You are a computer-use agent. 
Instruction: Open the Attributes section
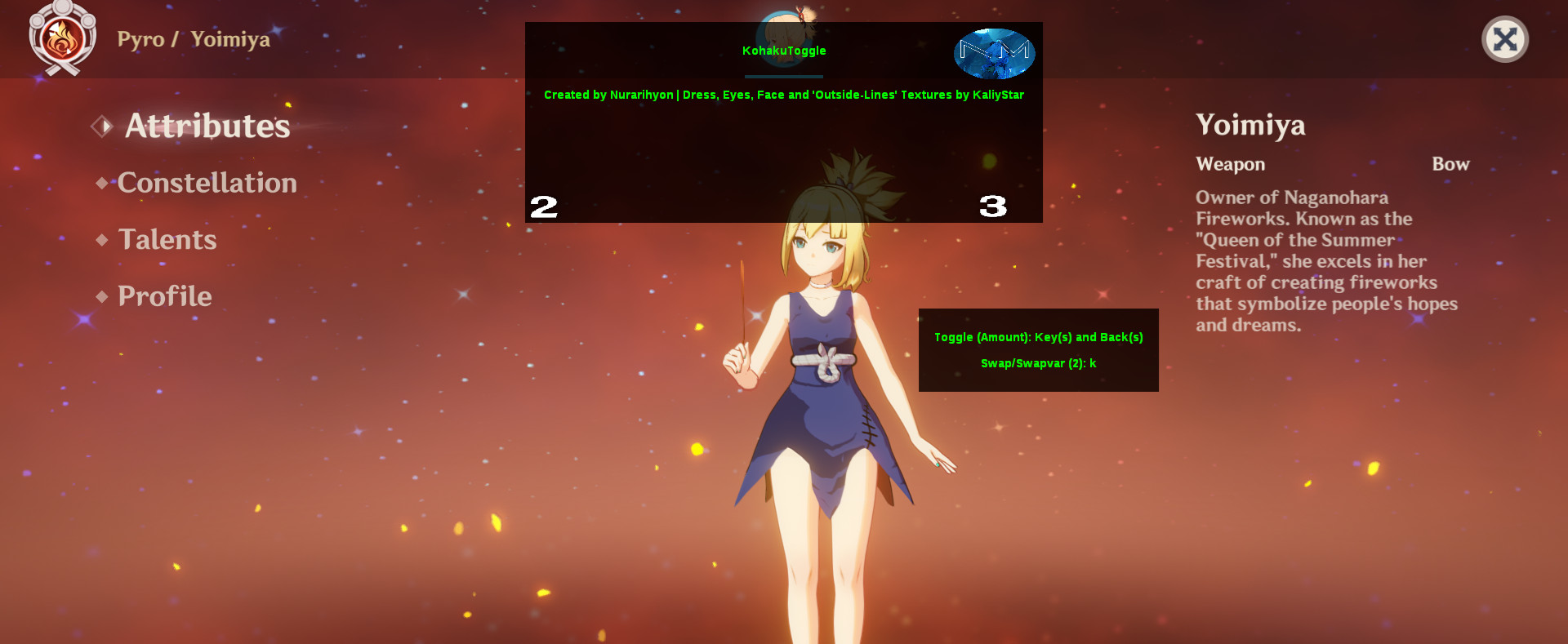[207, 127]
